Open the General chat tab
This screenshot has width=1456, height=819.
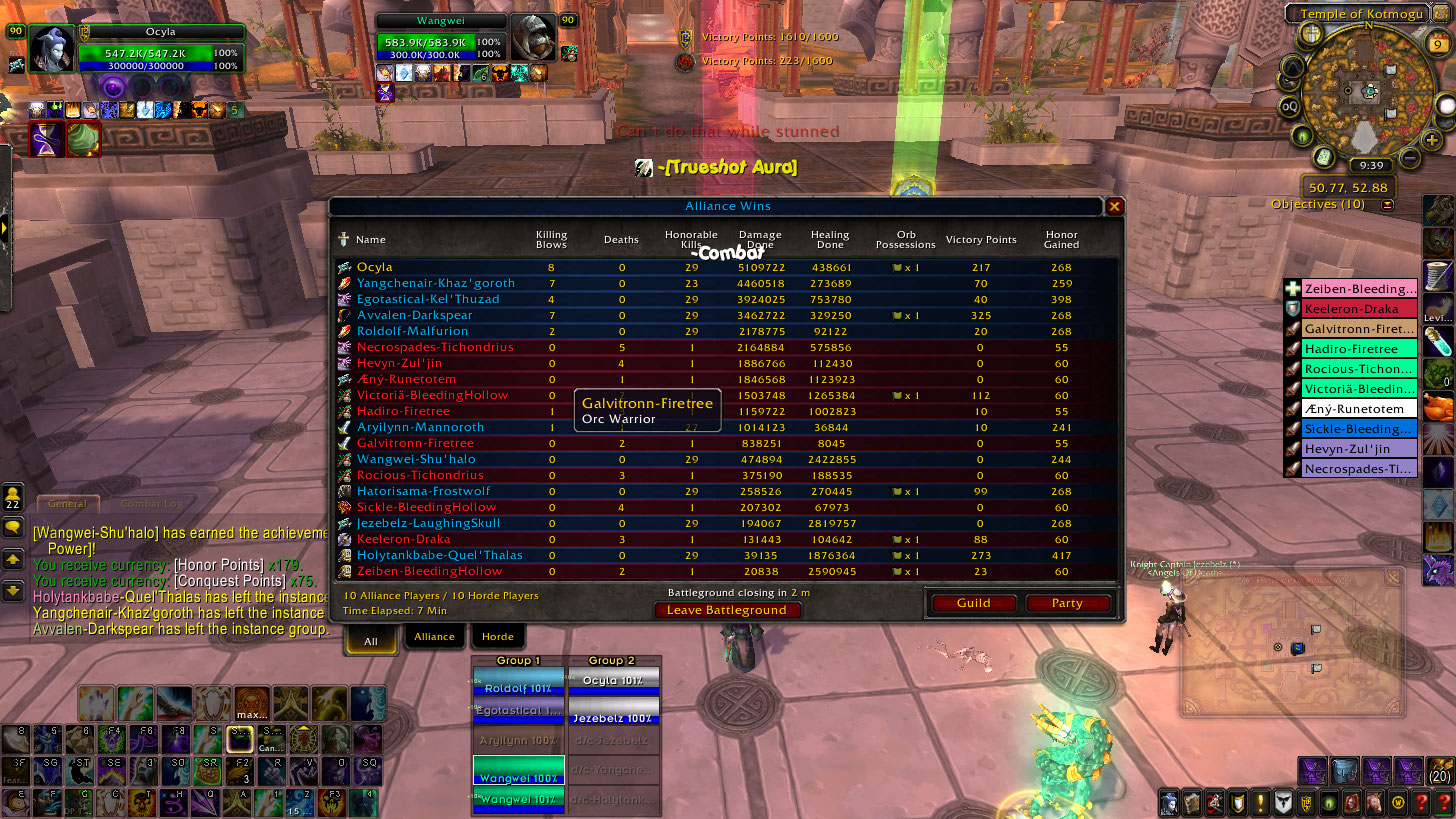pyautogui.click(x=67, y=504)
